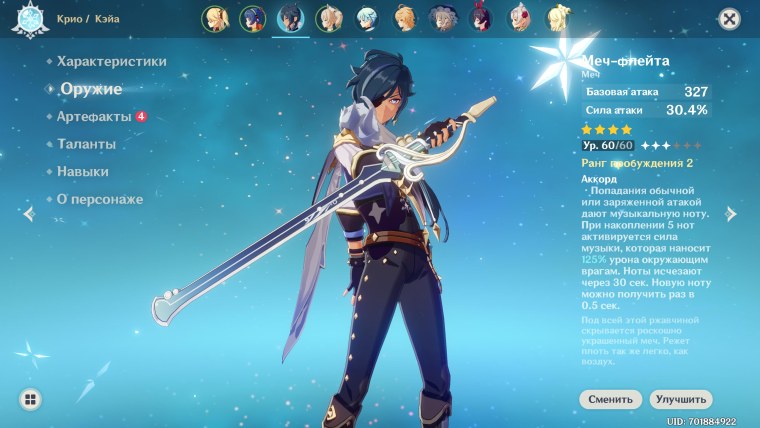Select the last portrait in the character row
Image resolution: width=760 pixels, height=428 pixels.
point(557,18)
